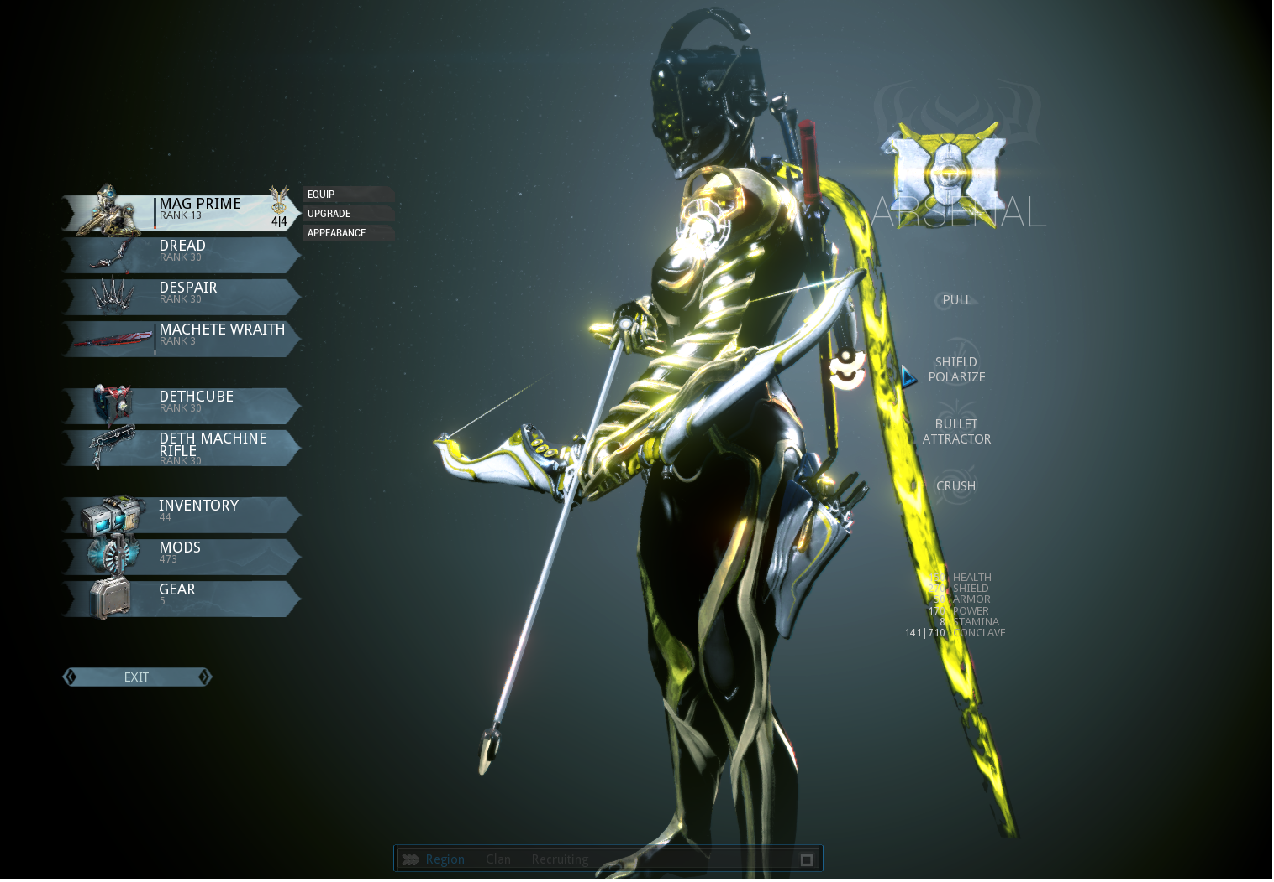The image size is (1274, 882).
Task: Open the Appearance customization
Action: (348, 233)
